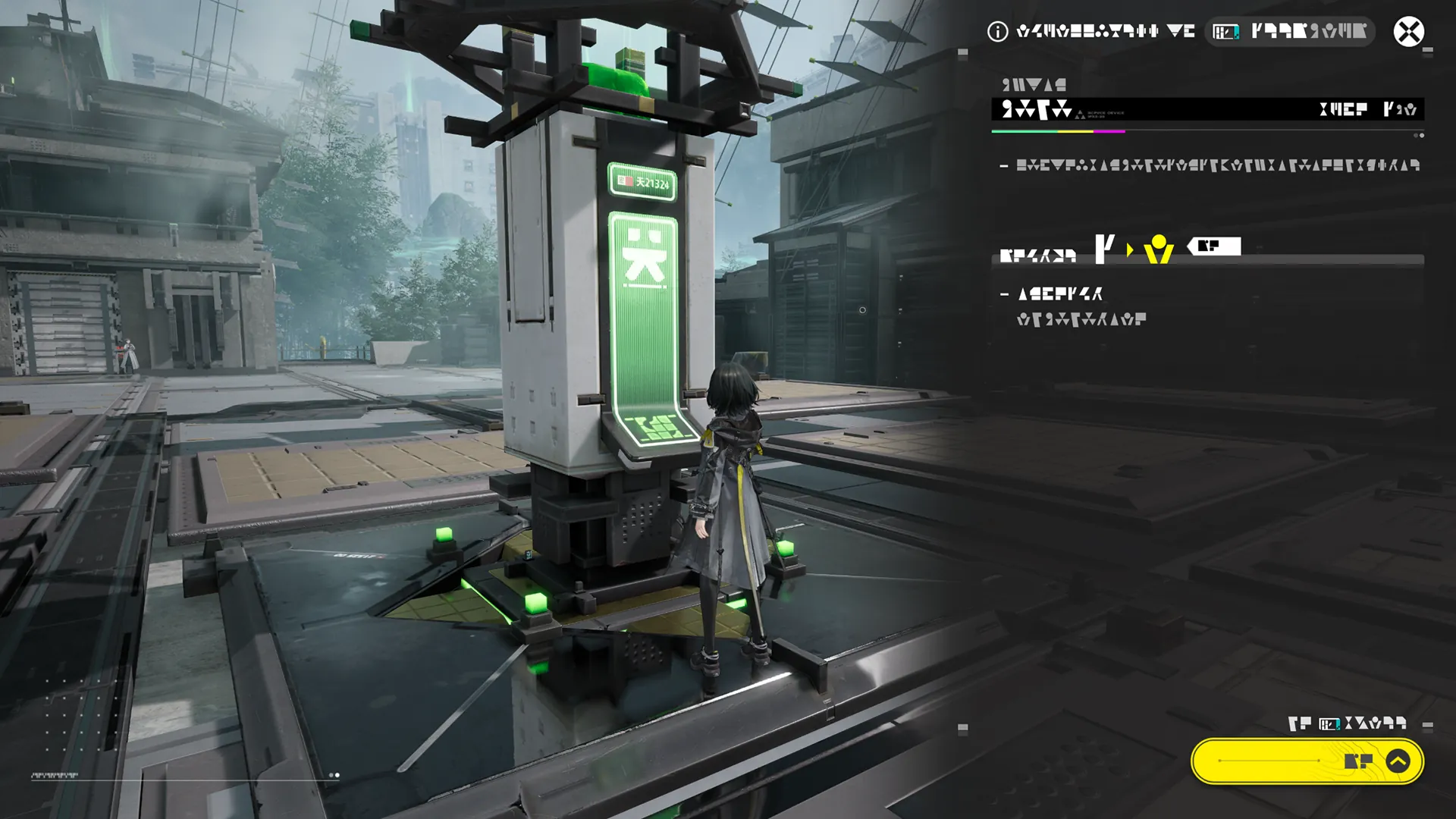Image resolution: width=1456 pixels, height=819 pixels.
Task: Open the circled-i info icon
Action: (x=997, y=32)
